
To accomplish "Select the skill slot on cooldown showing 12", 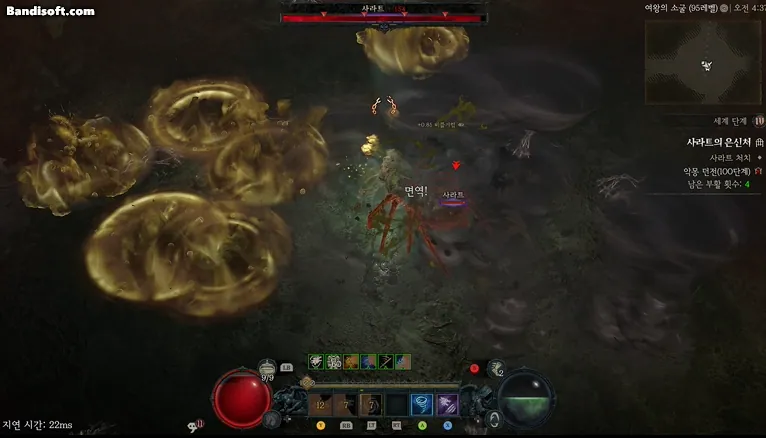I will point(321,404).
